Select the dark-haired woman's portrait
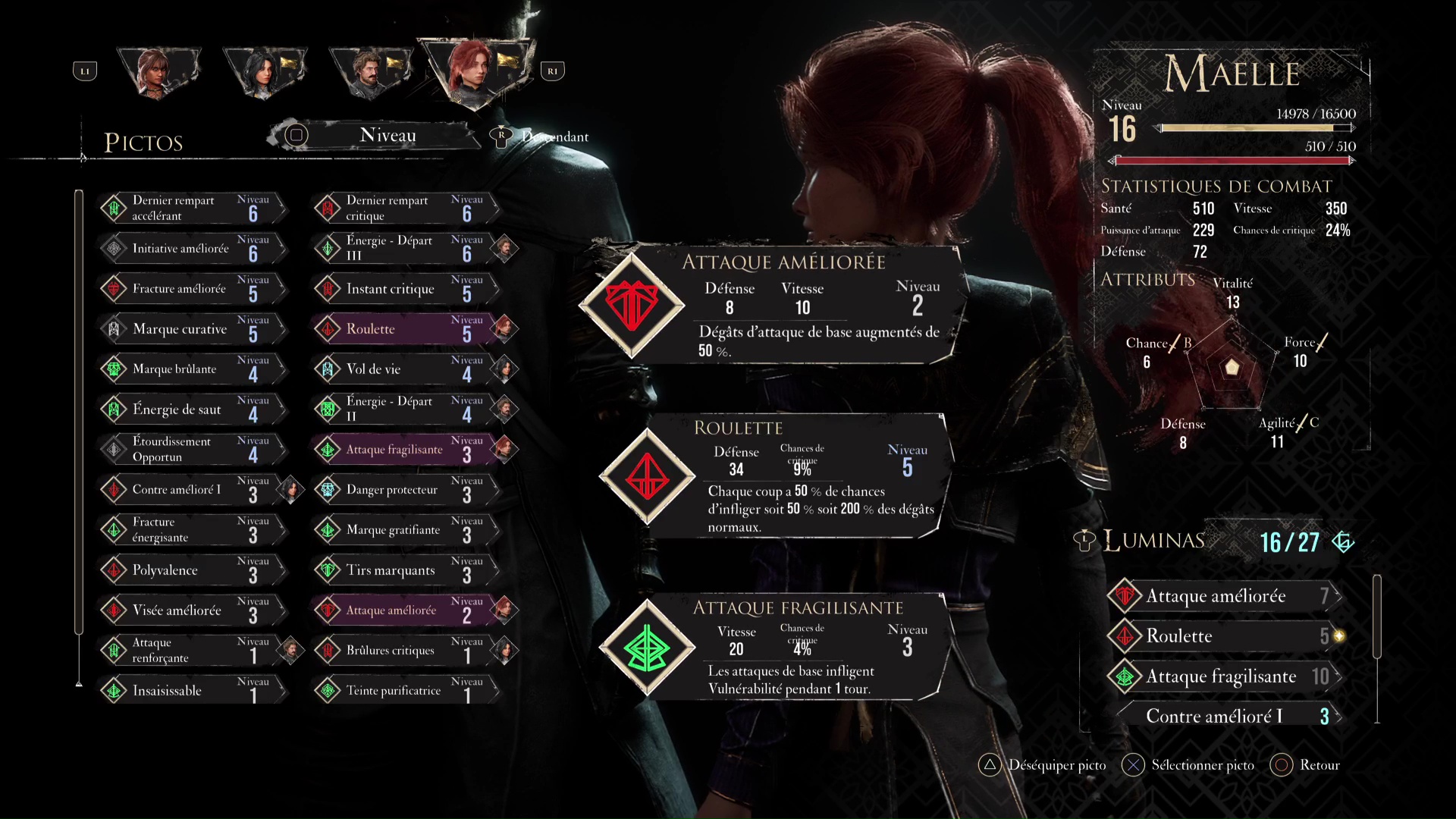The image size is (1456, 819). coord(264,72)
